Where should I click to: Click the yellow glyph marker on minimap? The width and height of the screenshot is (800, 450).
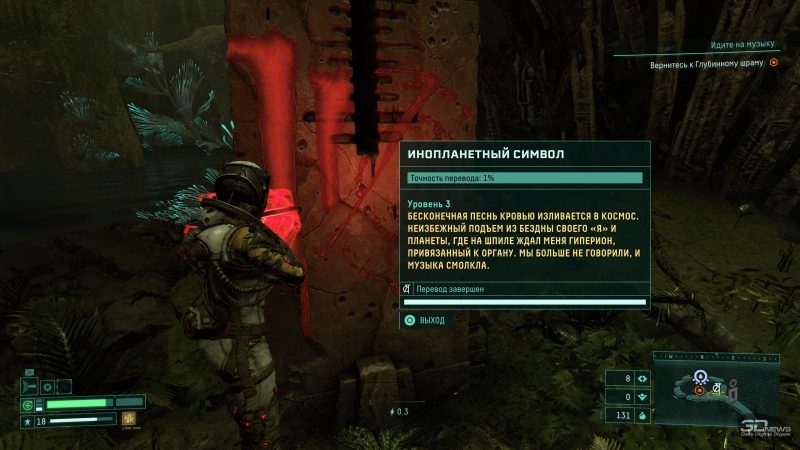click(x=716, y=388)
